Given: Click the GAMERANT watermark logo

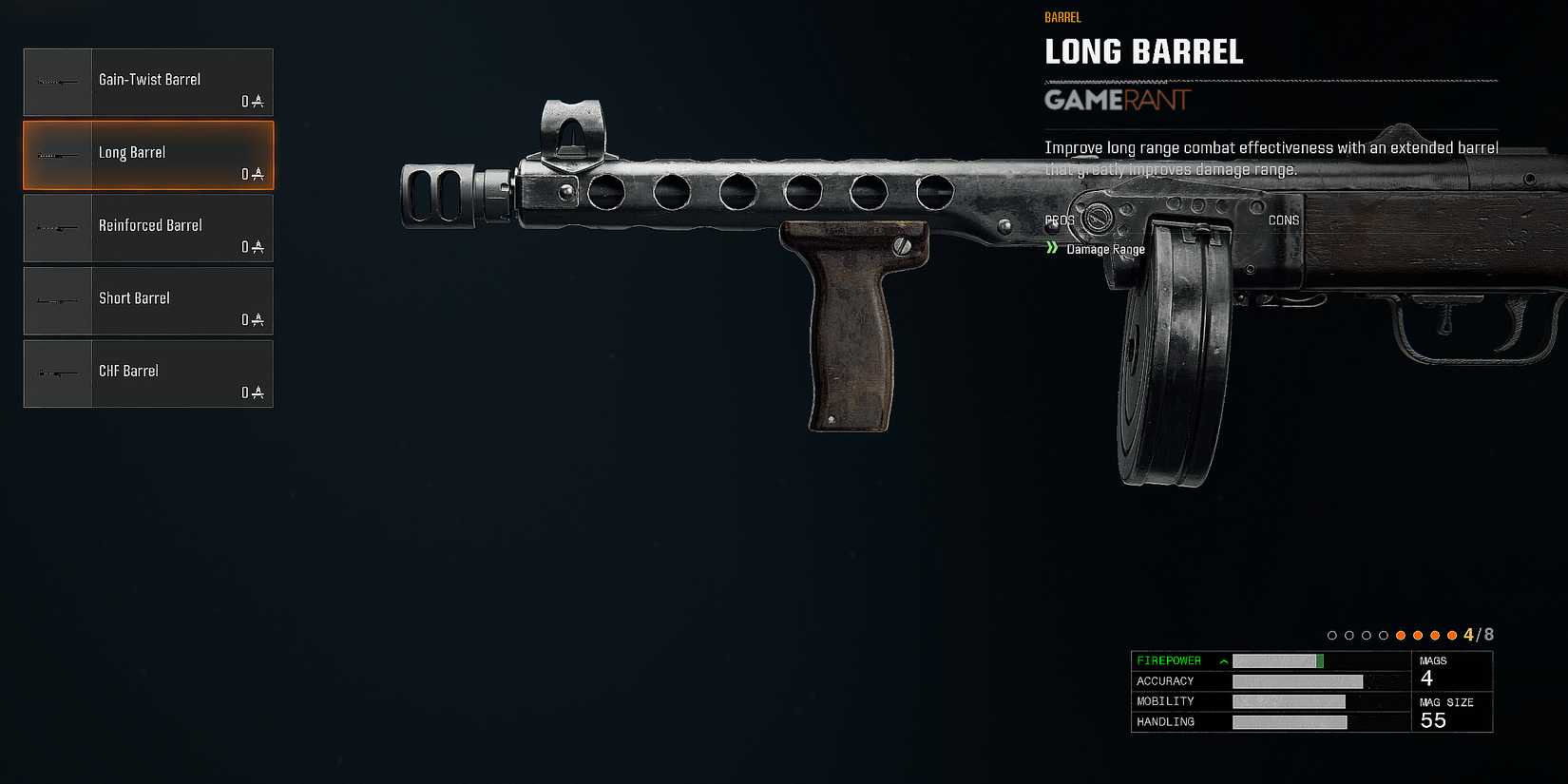Looking at the screenshot, I should (1117, 101).
